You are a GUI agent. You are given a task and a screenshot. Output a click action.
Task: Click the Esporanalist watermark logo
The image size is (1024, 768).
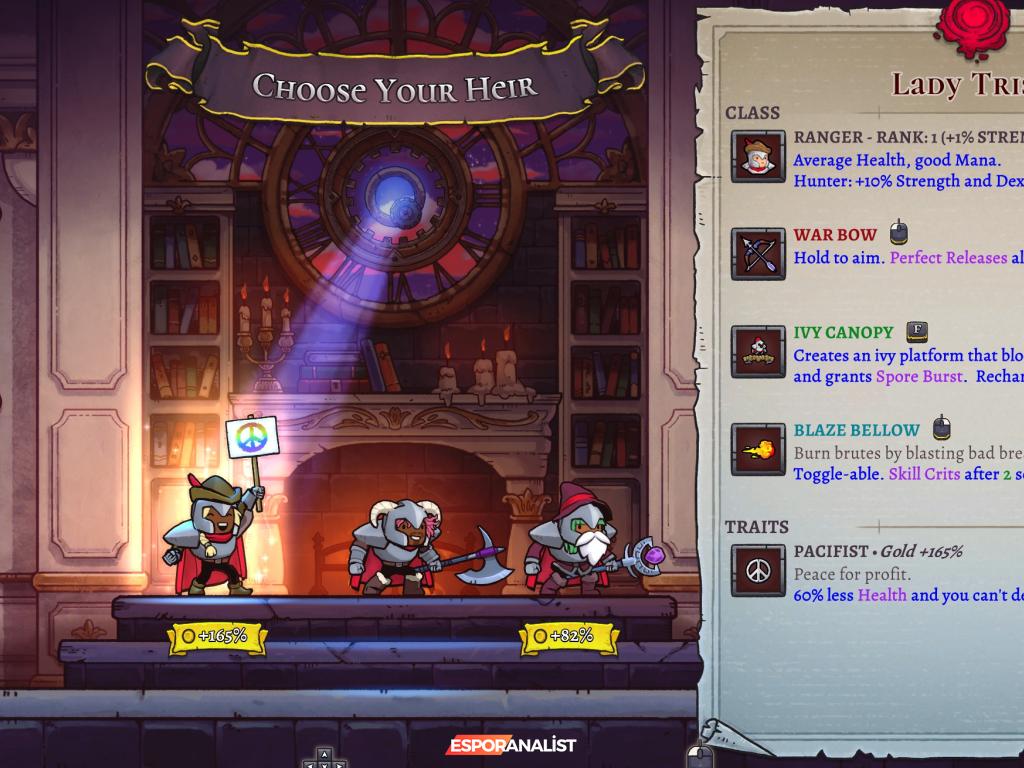[510, 745]
